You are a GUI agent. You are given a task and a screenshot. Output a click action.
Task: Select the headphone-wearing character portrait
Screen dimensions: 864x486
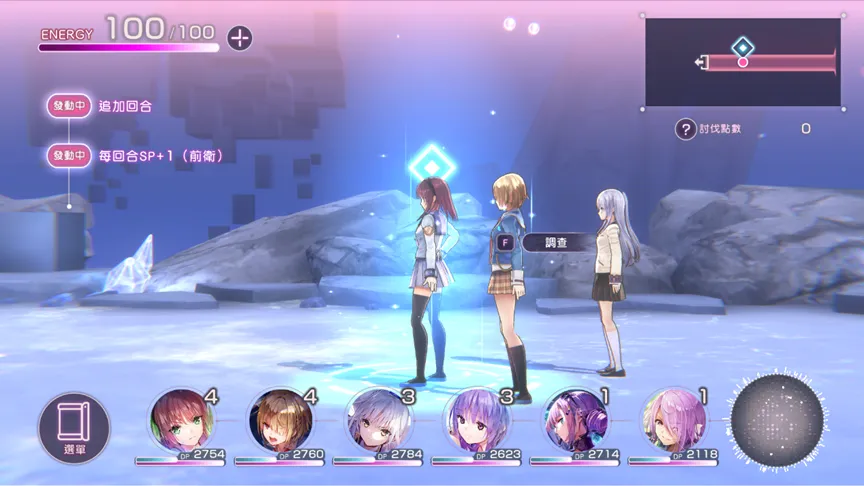click(x=576, y=420)
